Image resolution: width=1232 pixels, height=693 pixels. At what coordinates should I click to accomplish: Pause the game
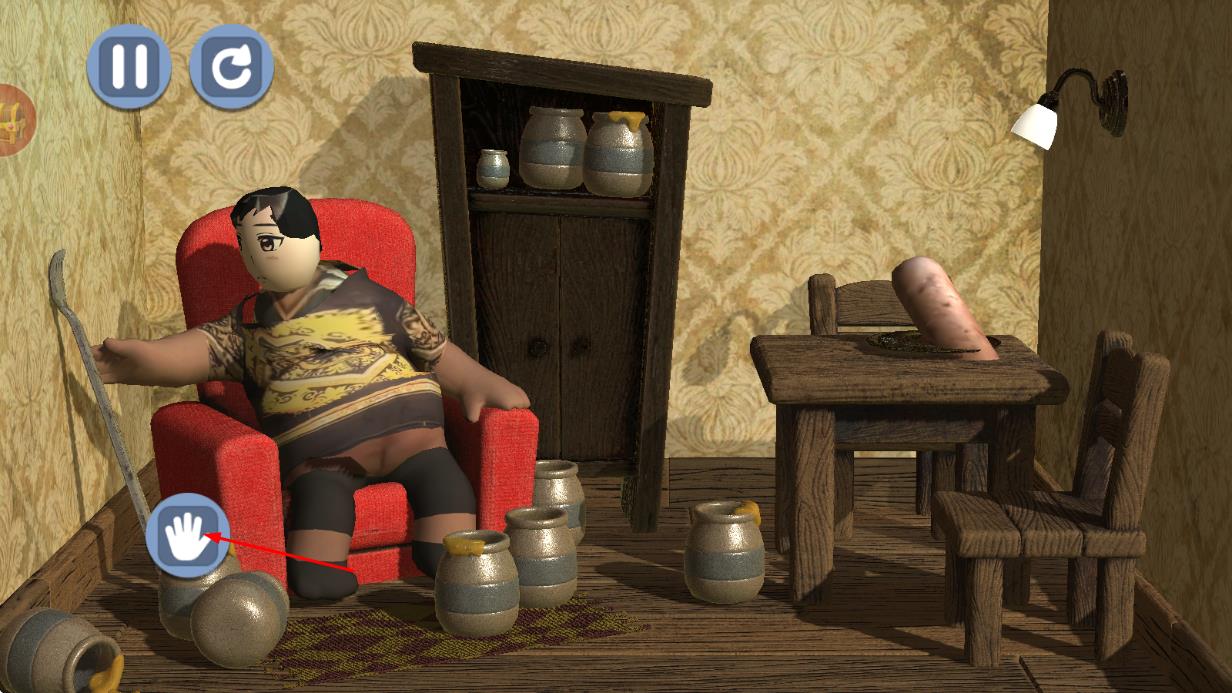129,66
